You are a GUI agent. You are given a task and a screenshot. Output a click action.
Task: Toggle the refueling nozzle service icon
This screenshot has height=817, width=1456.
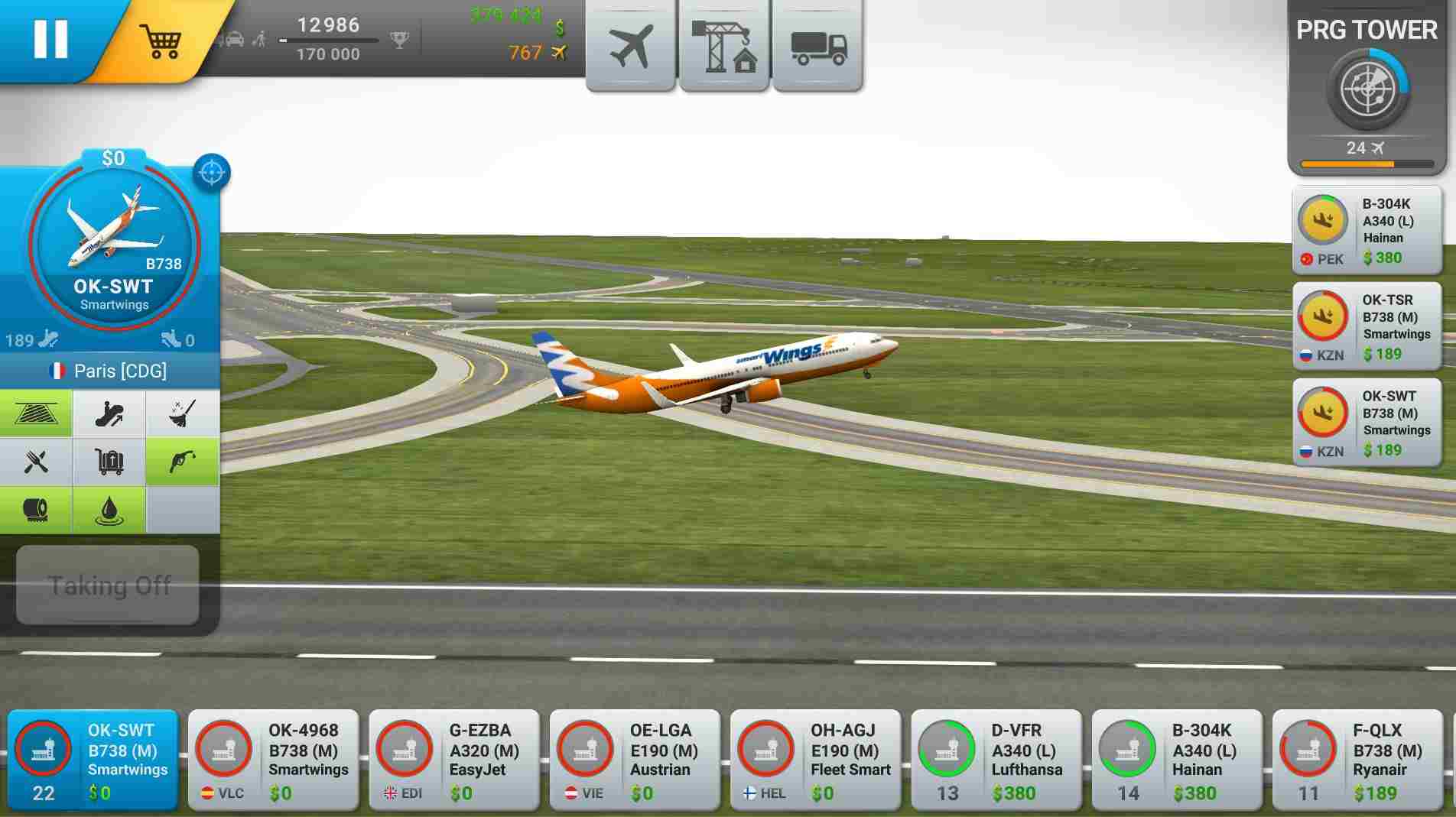183,462
